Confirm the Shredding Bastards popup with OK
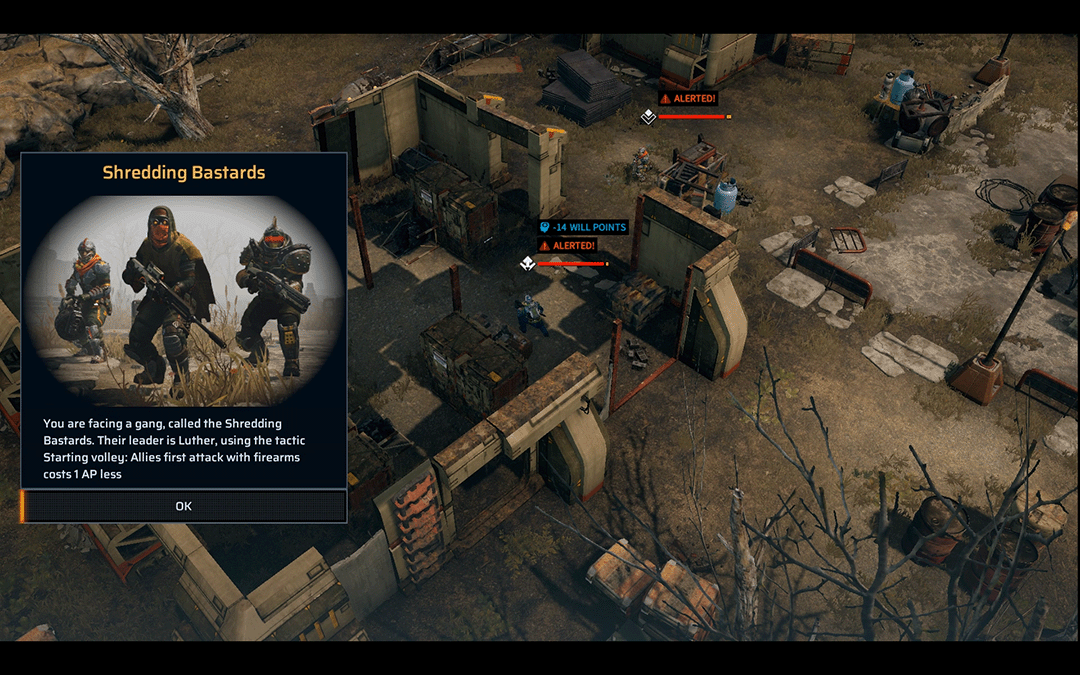This screenshot has width=1080, height=675. click(184, 506)
